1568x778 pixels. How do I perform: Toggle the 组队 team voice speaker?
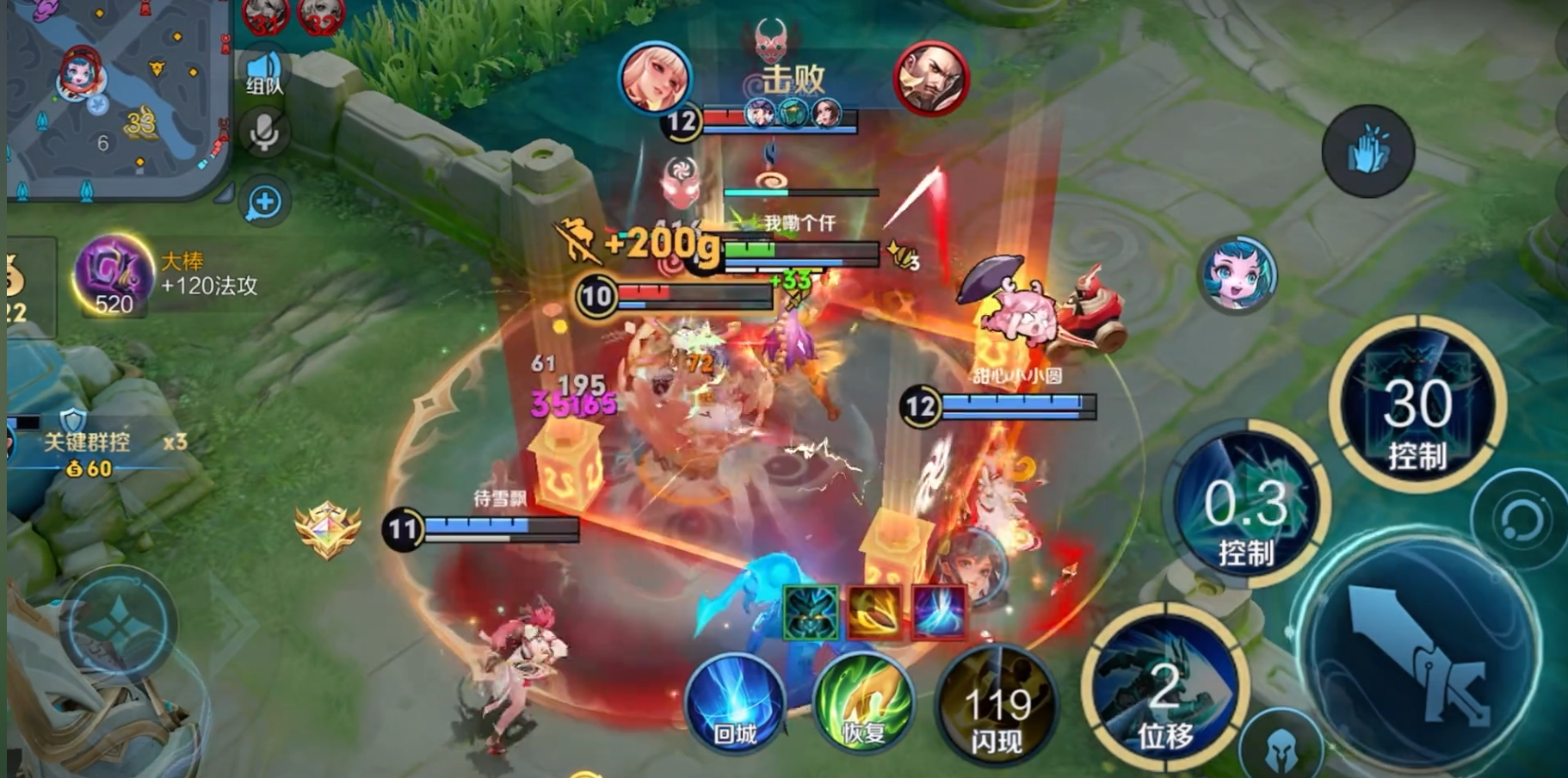click(264, 73)
